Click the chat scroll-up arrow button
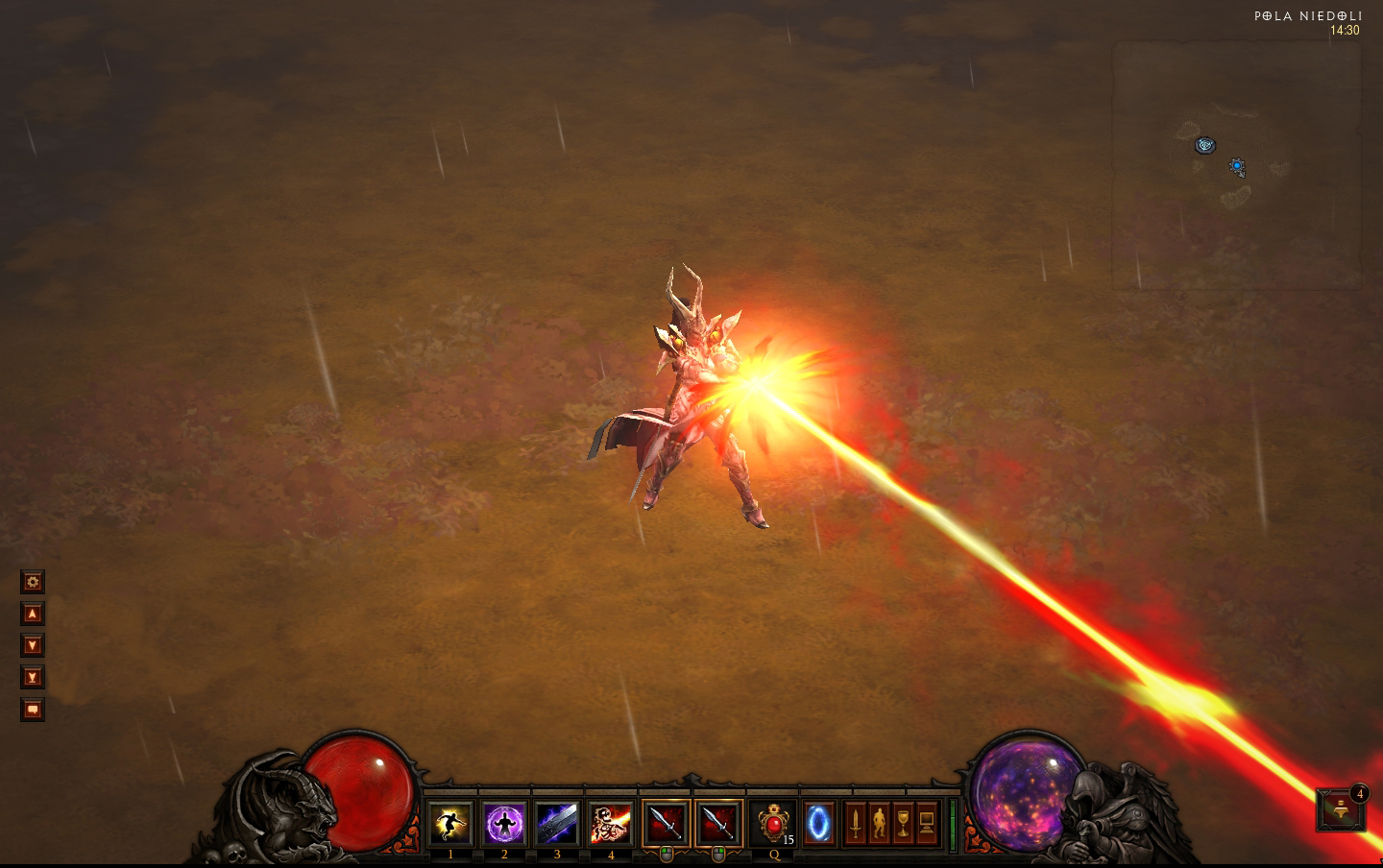Screen dimensions: 1383x868 tap(33, 614)
